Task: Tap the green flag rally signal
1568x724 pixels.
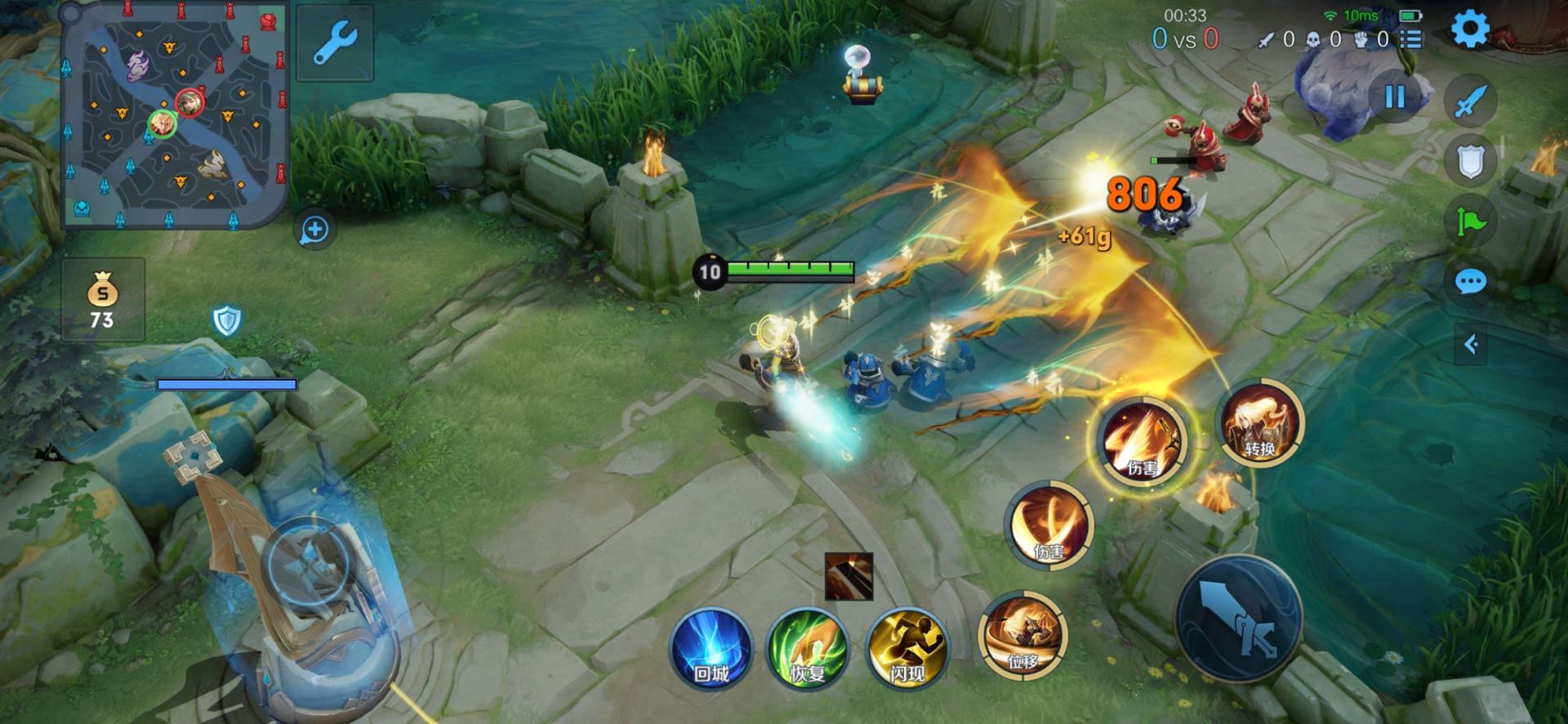Action: (1470, 221)
